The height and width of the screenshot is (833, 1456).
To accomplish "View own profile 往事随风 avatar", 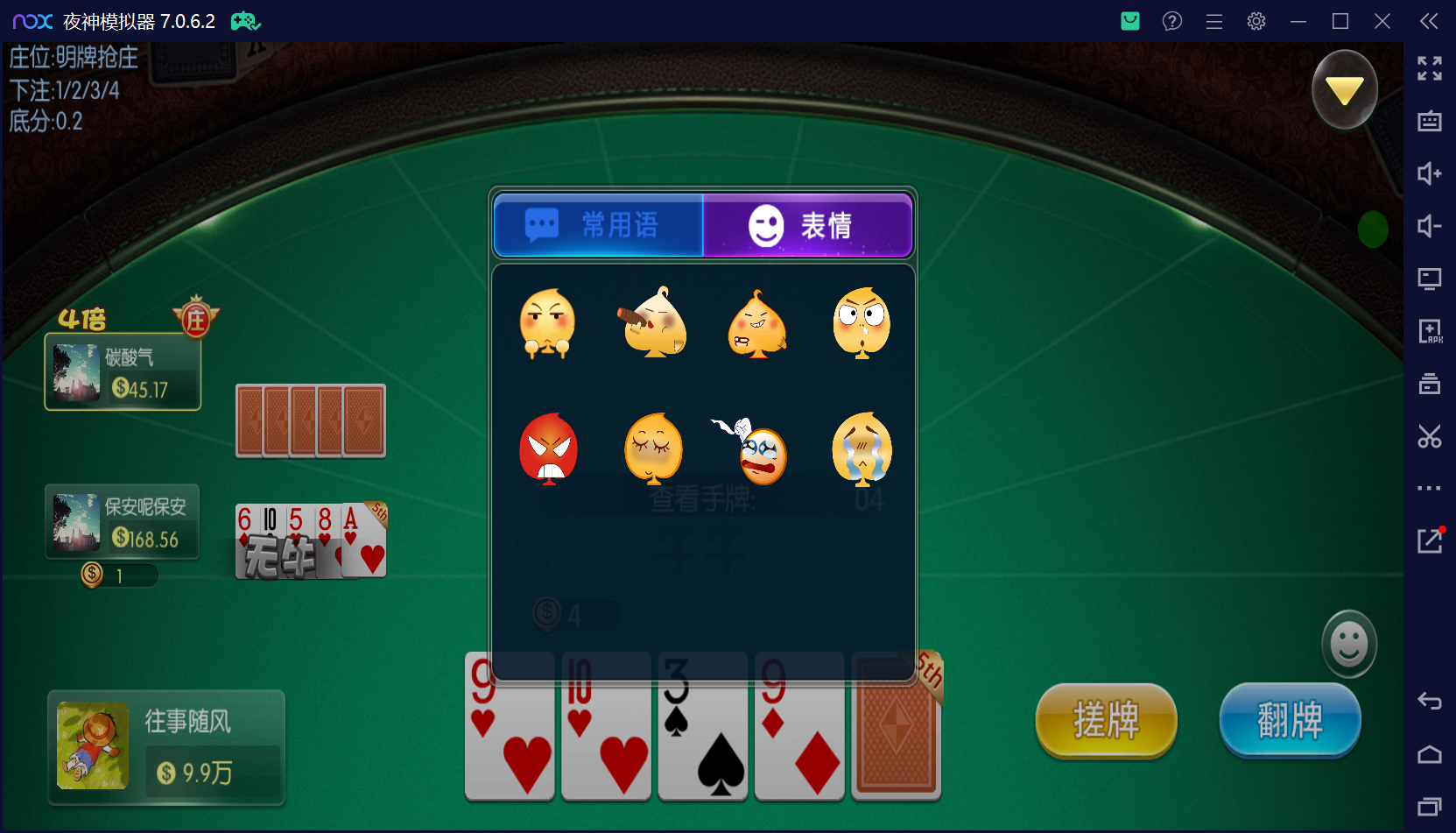I will click(93, 745).
